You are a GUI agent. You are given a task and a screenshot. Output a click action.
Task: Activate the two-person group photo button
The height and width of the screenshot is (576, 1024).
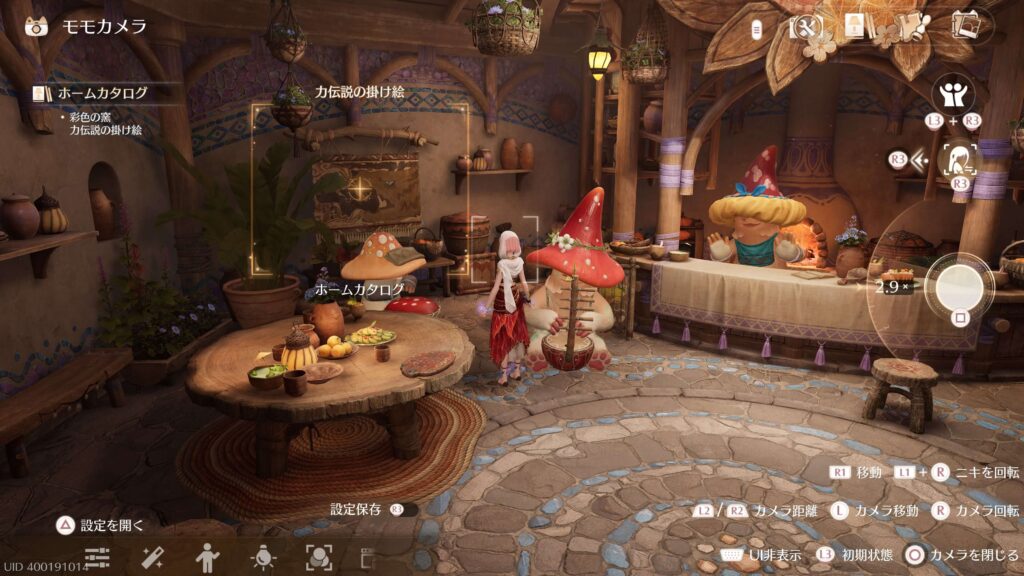[953, 96]
